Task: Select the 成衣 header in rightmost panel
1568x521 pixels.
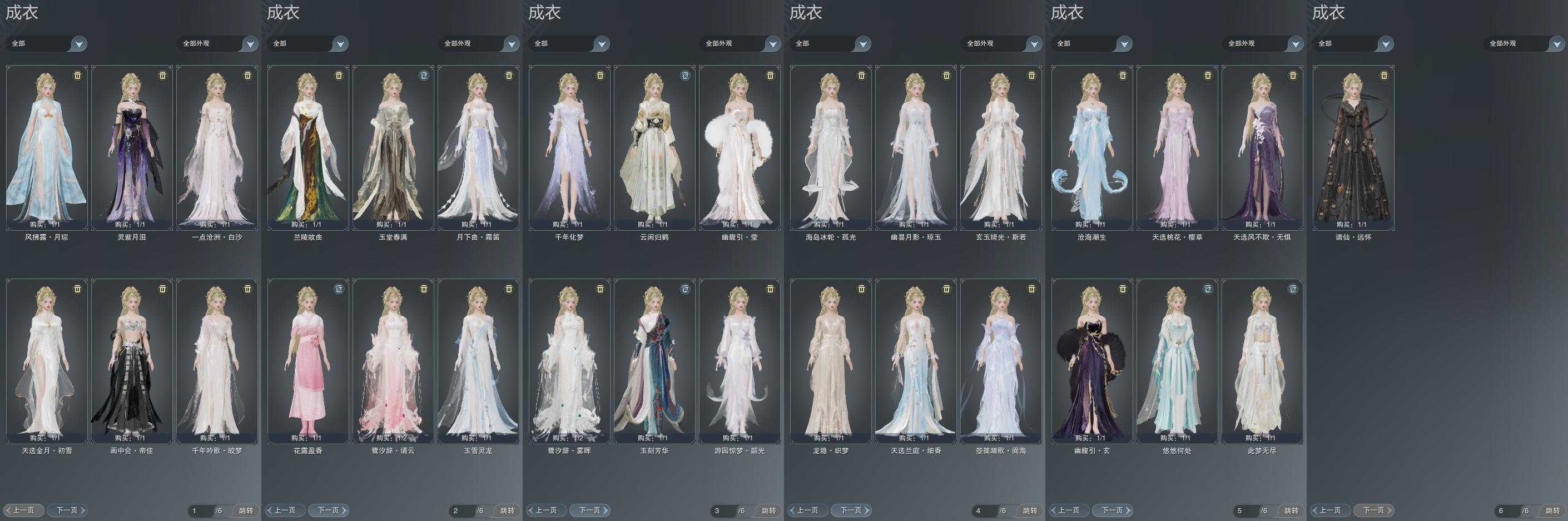Action: pos(1329,13)
